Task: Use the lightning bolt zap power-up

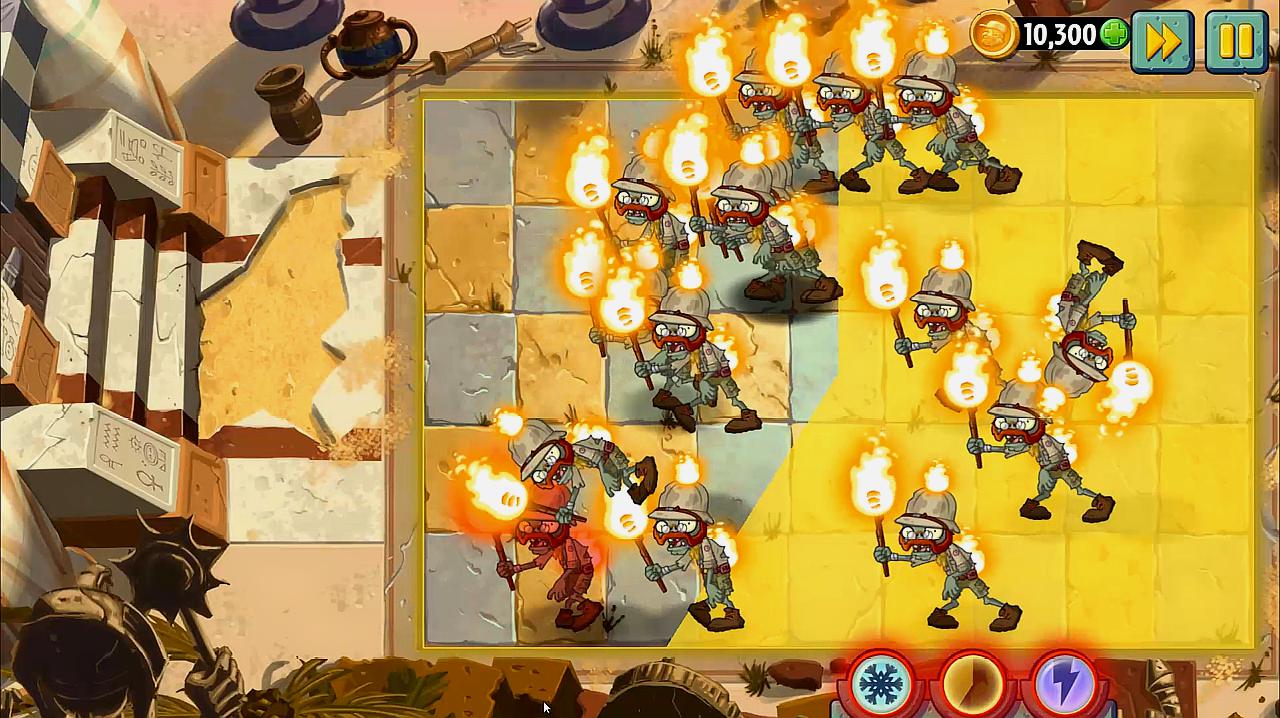Action: click(x=1064, y=685)
